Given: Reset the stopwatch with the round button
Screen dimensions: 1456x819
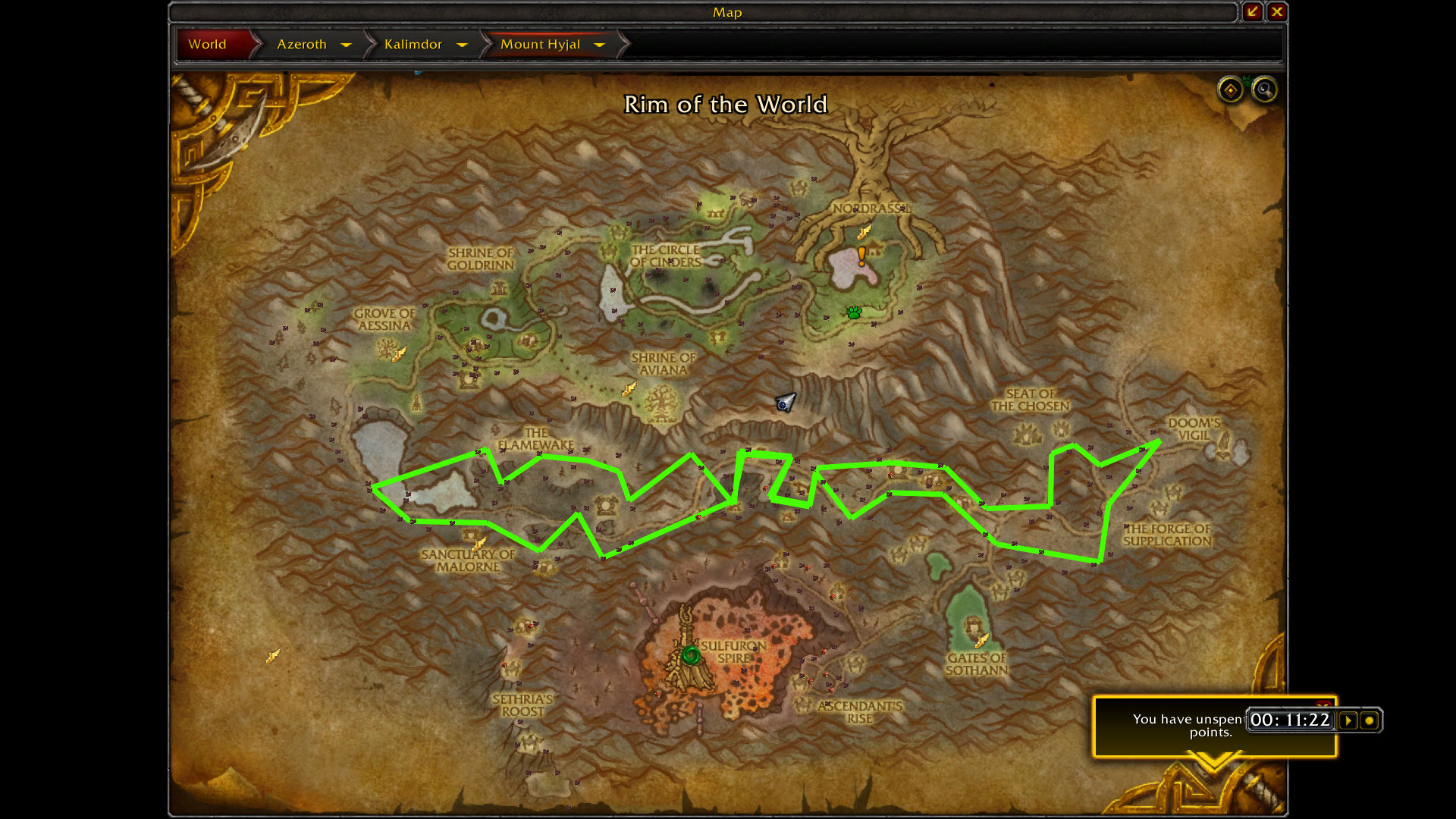Looking at the screenshot, I should pos(1370,720).
